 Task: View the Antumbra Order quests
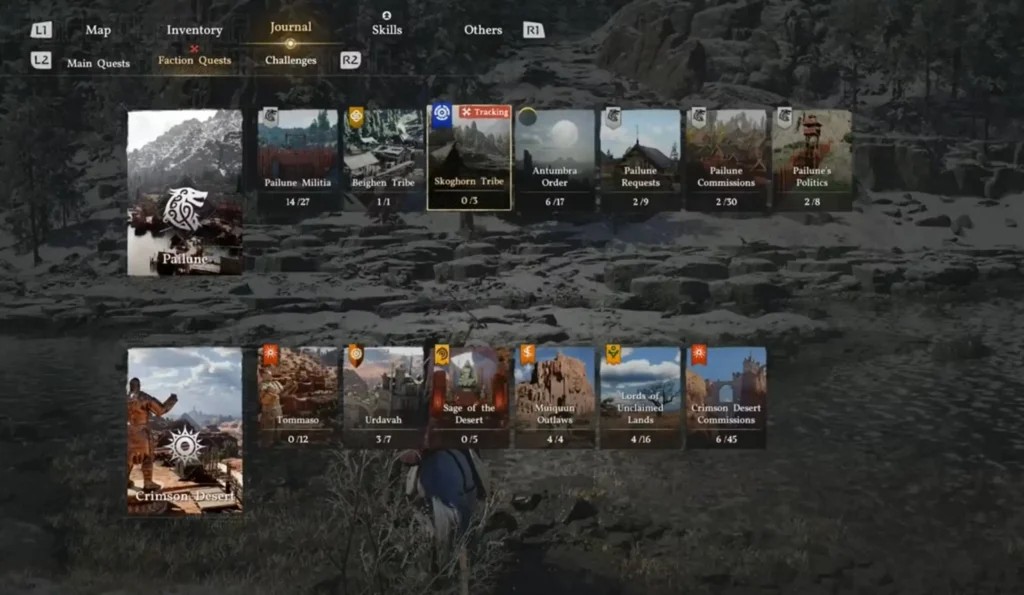555,158
